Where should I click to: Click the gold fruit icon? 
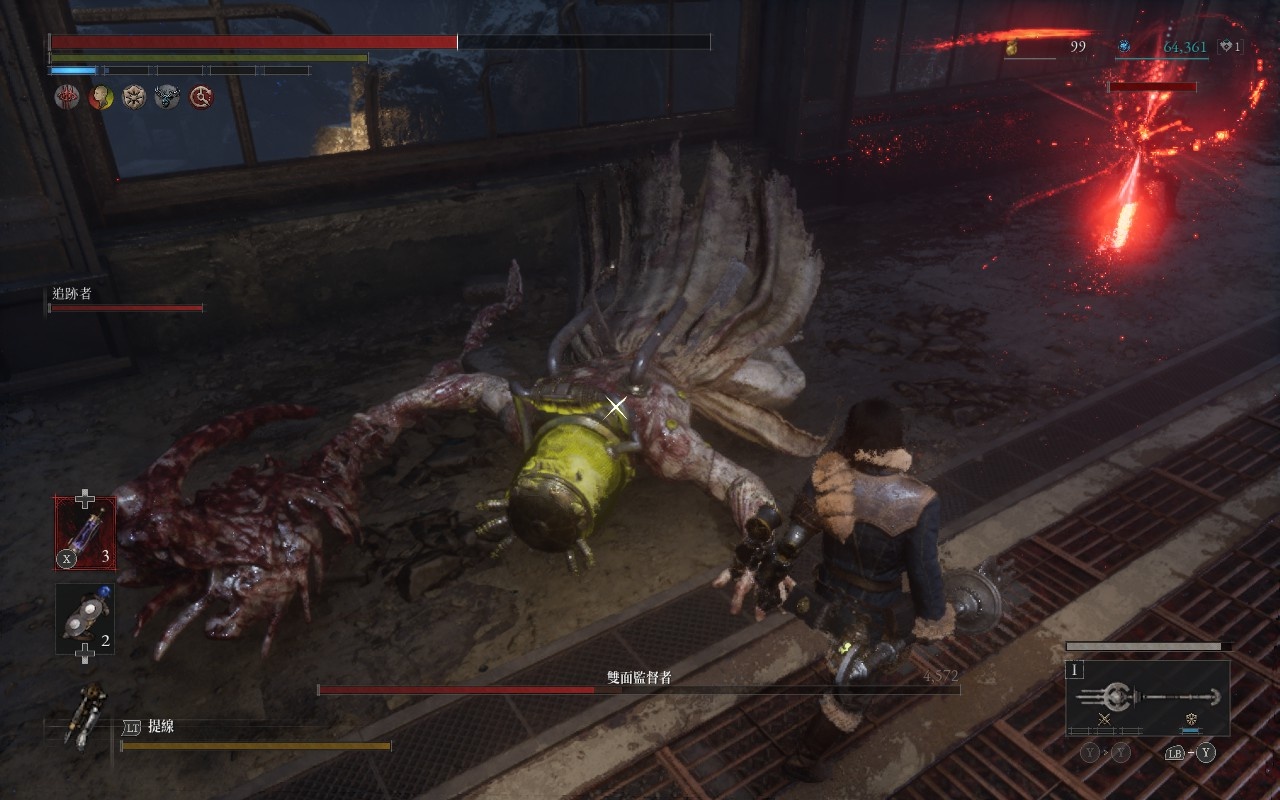pyautogui.click(x=1012, y=47)
